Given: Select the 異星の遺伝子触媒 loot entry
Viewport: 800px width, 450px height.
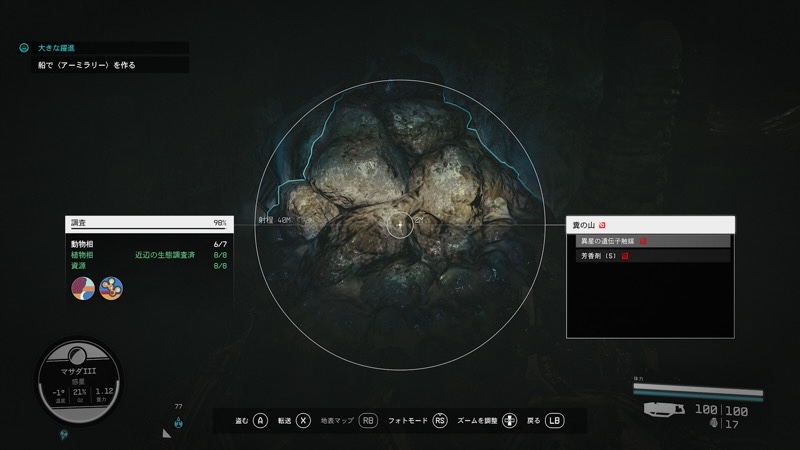Looking at the screenshot, I should point(650,241).
